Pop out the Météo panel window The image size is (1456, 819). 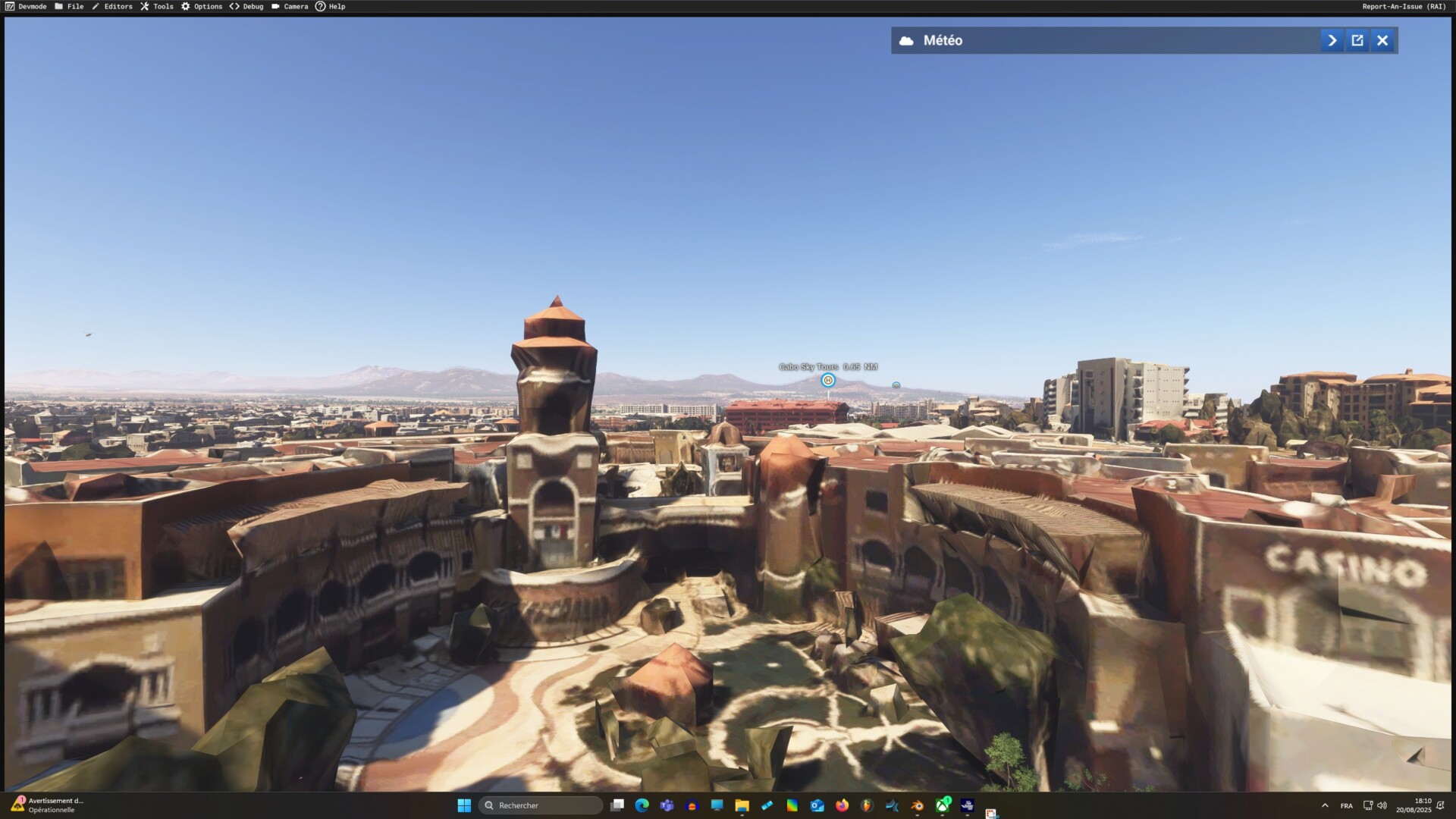pyautogui.click(x=1357, y=40)
